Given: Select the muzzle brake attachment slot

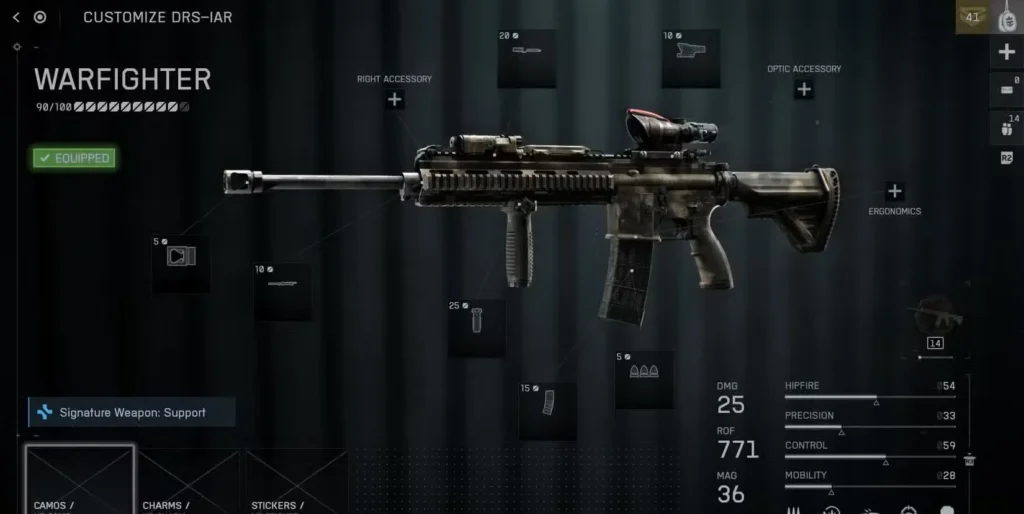Looking at the screenshot, I should (181, 264).
